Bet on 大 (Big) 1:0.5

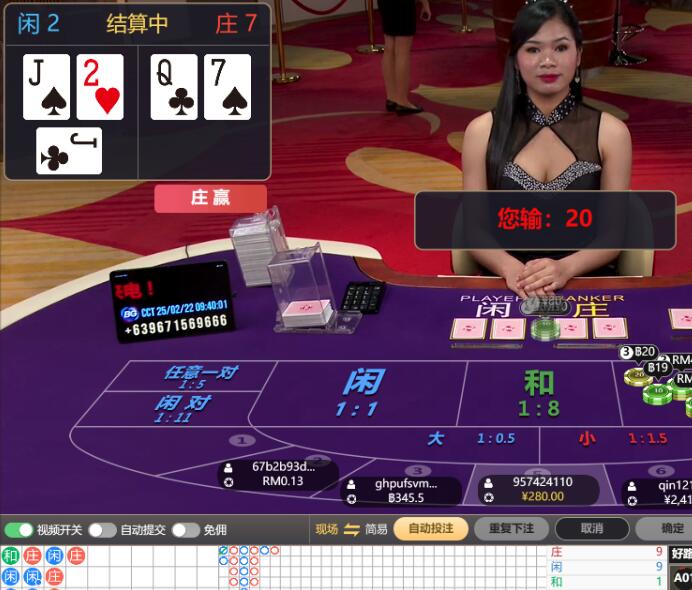click(x=470, y=439)
